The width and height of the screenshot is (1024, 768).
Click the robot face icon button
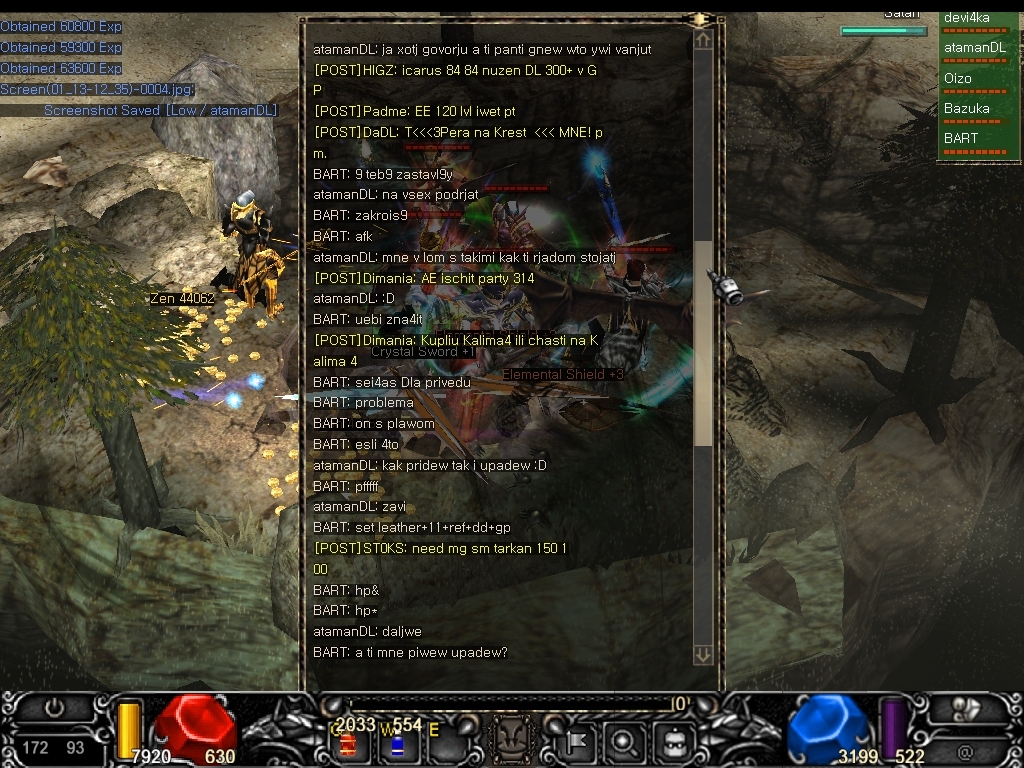[x=673, y=742]
